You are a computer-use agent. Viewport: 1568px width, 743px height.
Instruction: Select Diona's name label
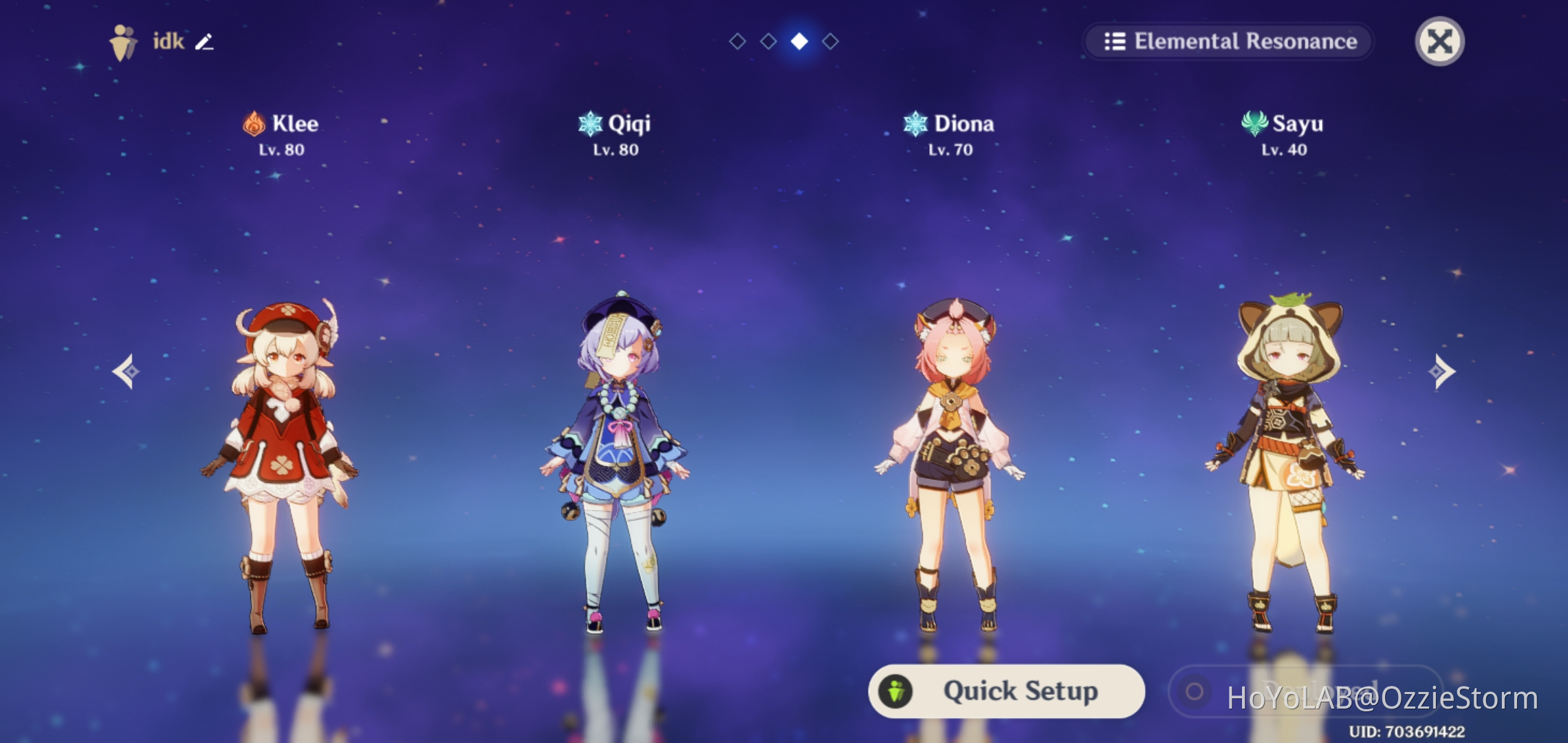(x=966, y=123)
